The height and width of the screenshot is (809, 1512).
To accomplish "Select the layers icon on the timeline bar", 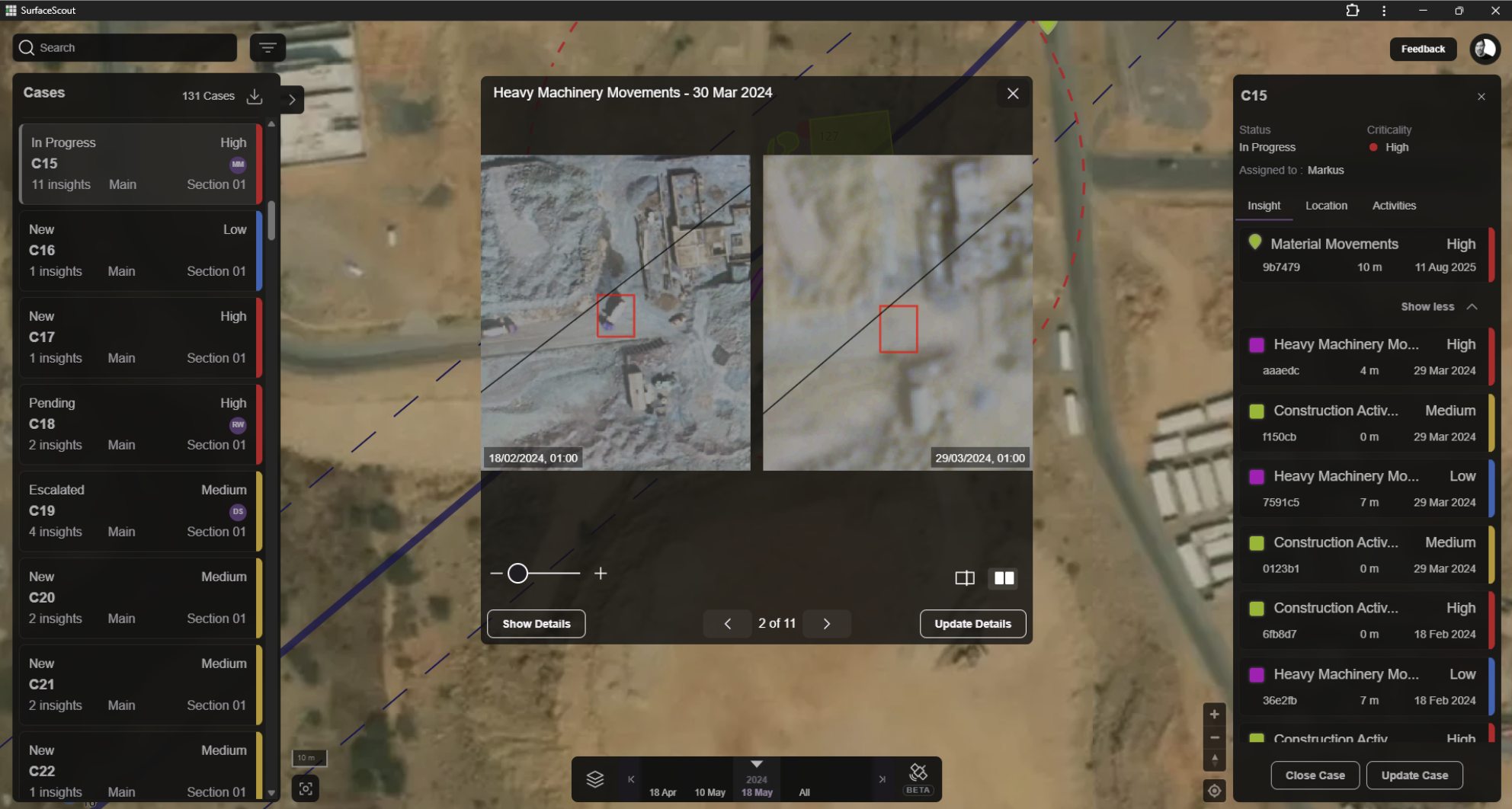I will [x=595, y=779].
